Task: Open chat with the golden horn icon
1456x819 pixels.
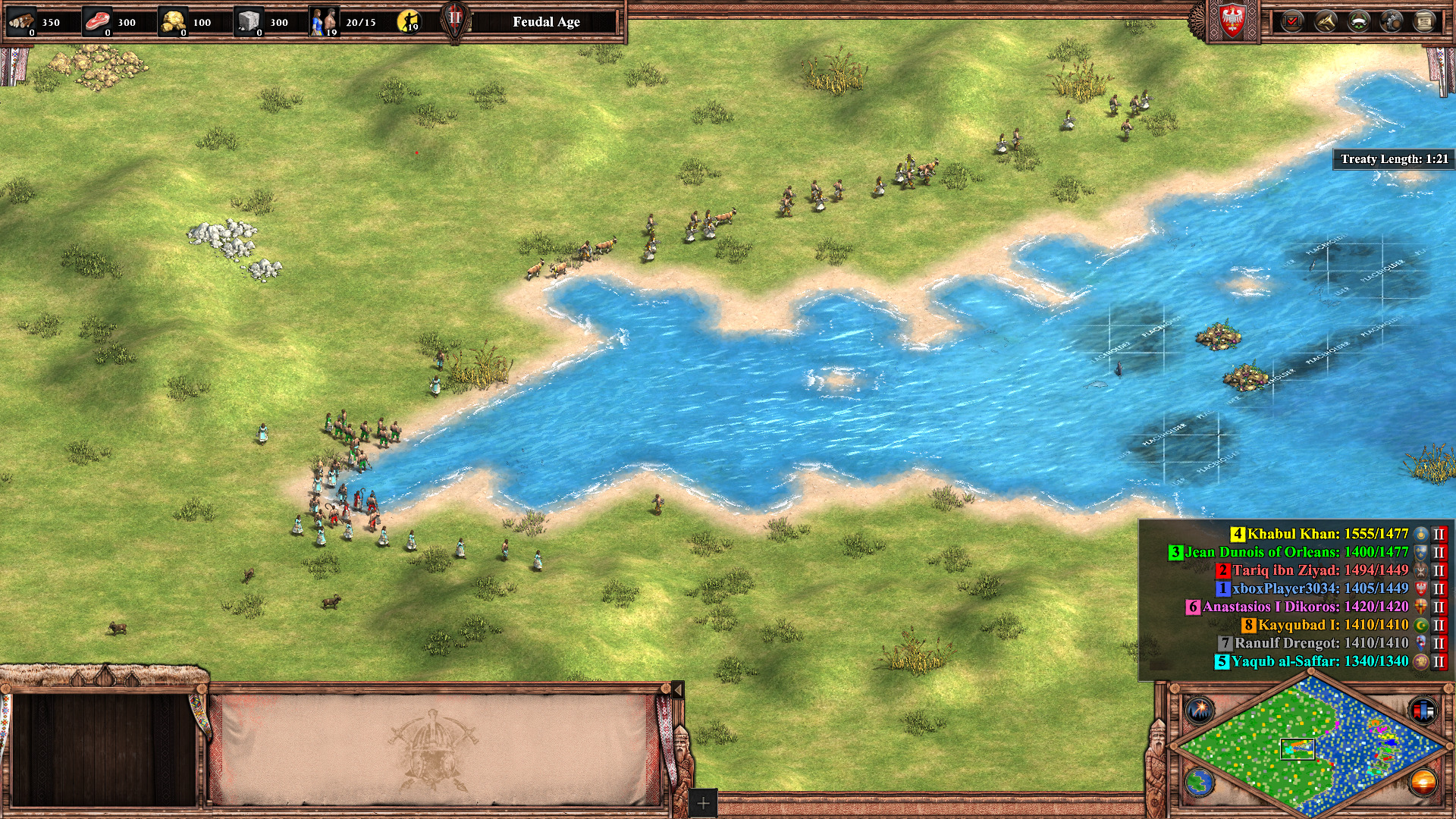Action: (1326, 21)
